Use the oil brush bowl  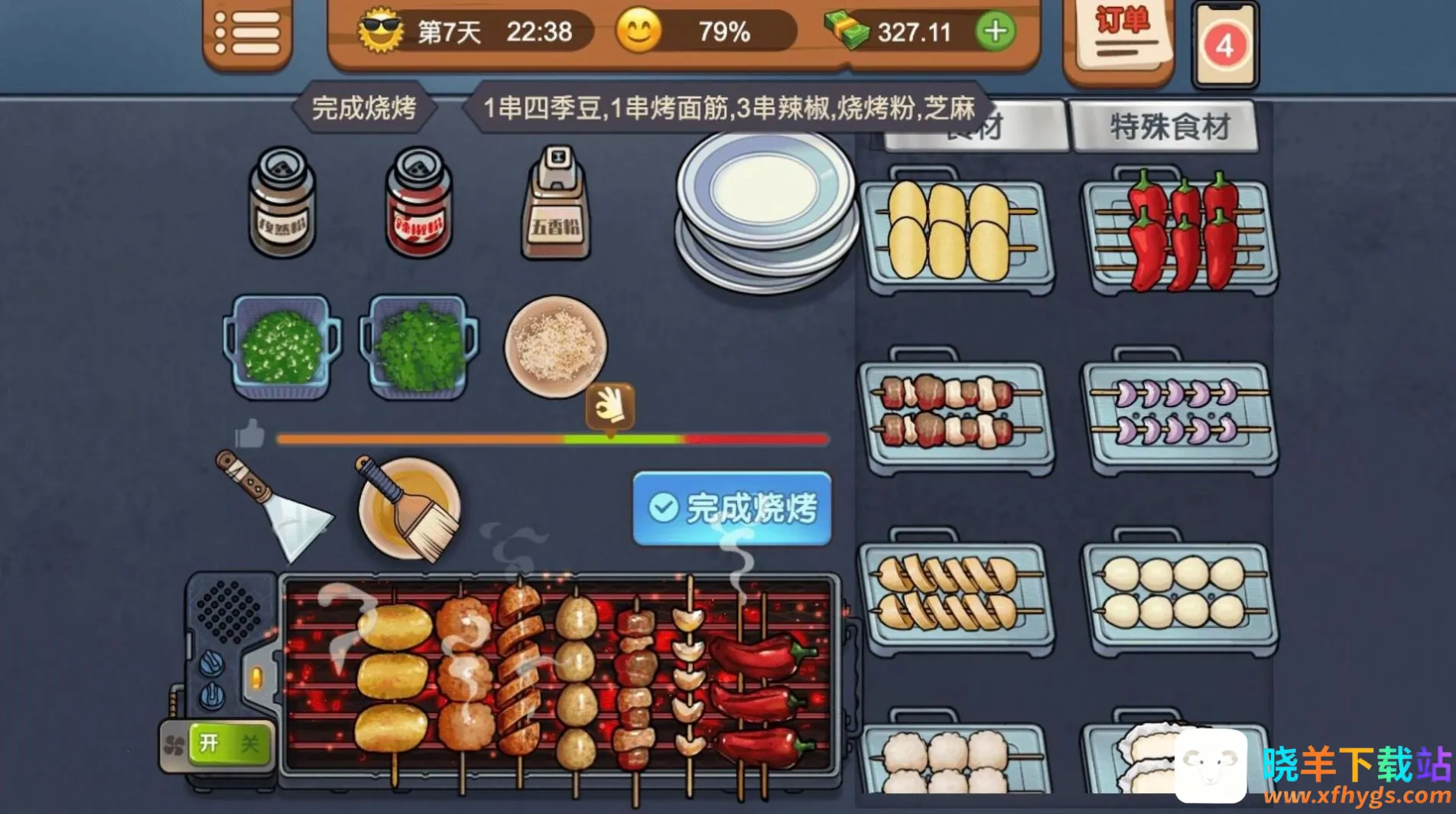409,507
